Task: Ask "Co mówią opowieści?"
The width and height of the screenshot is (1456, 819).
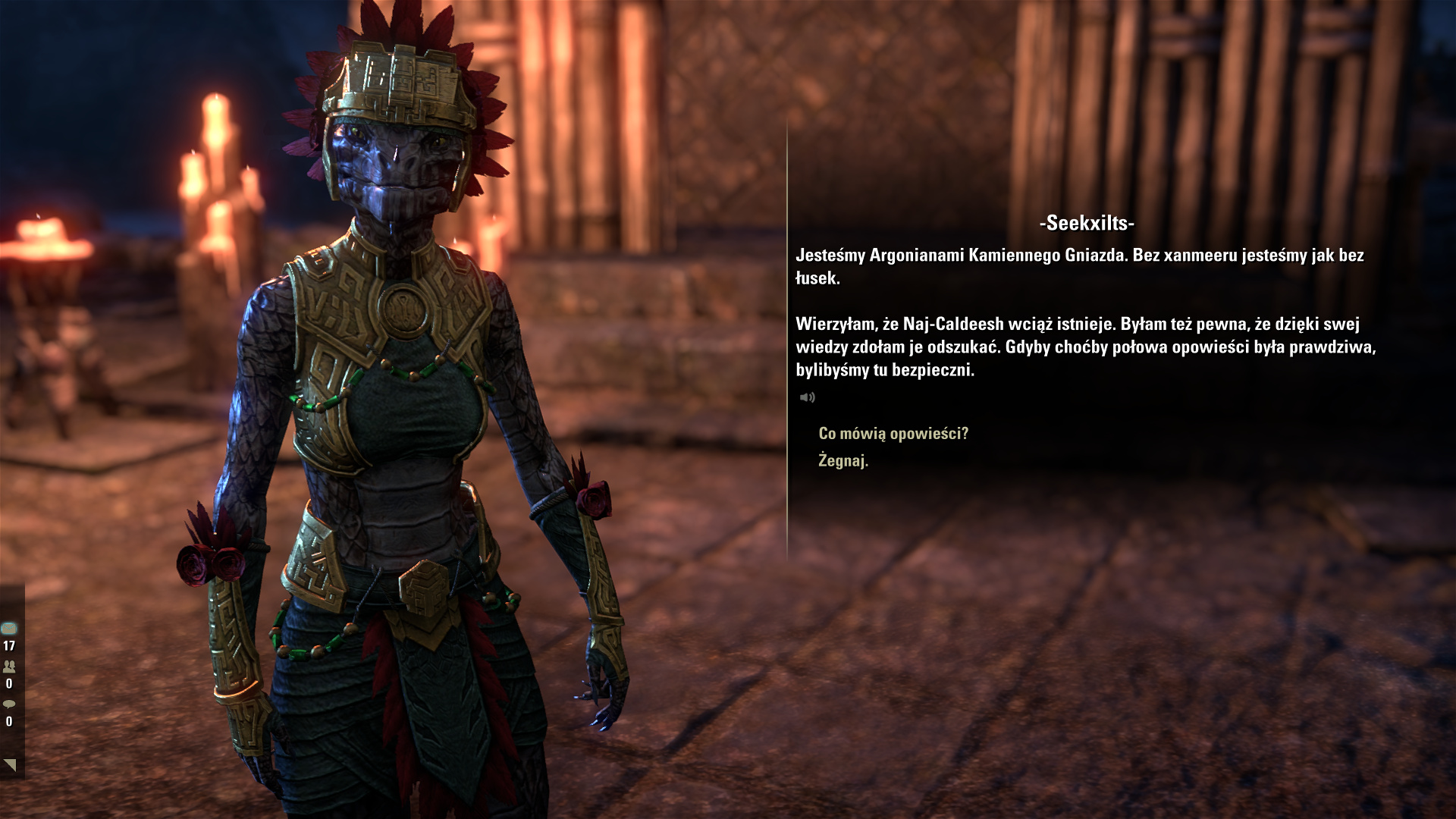Action: 893,434
